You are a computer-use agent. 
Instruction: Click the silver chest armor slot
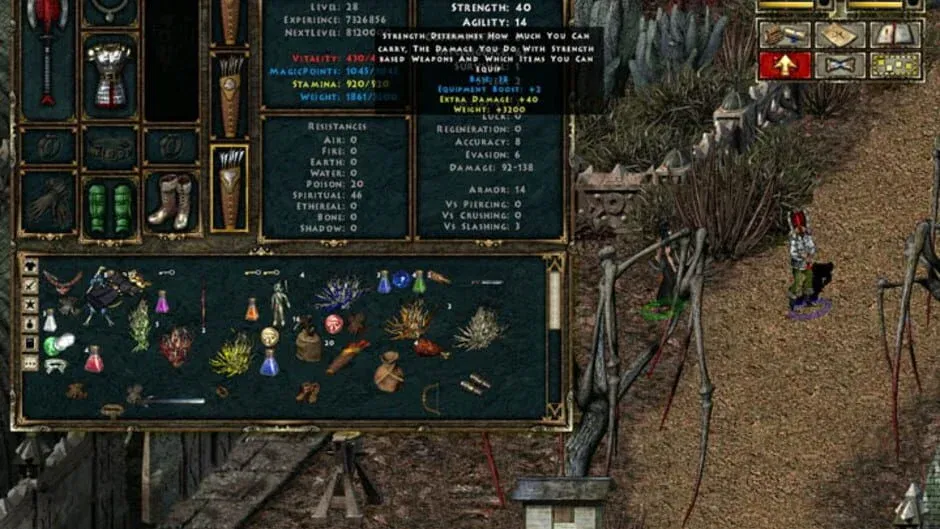click(x=108, y=73)
